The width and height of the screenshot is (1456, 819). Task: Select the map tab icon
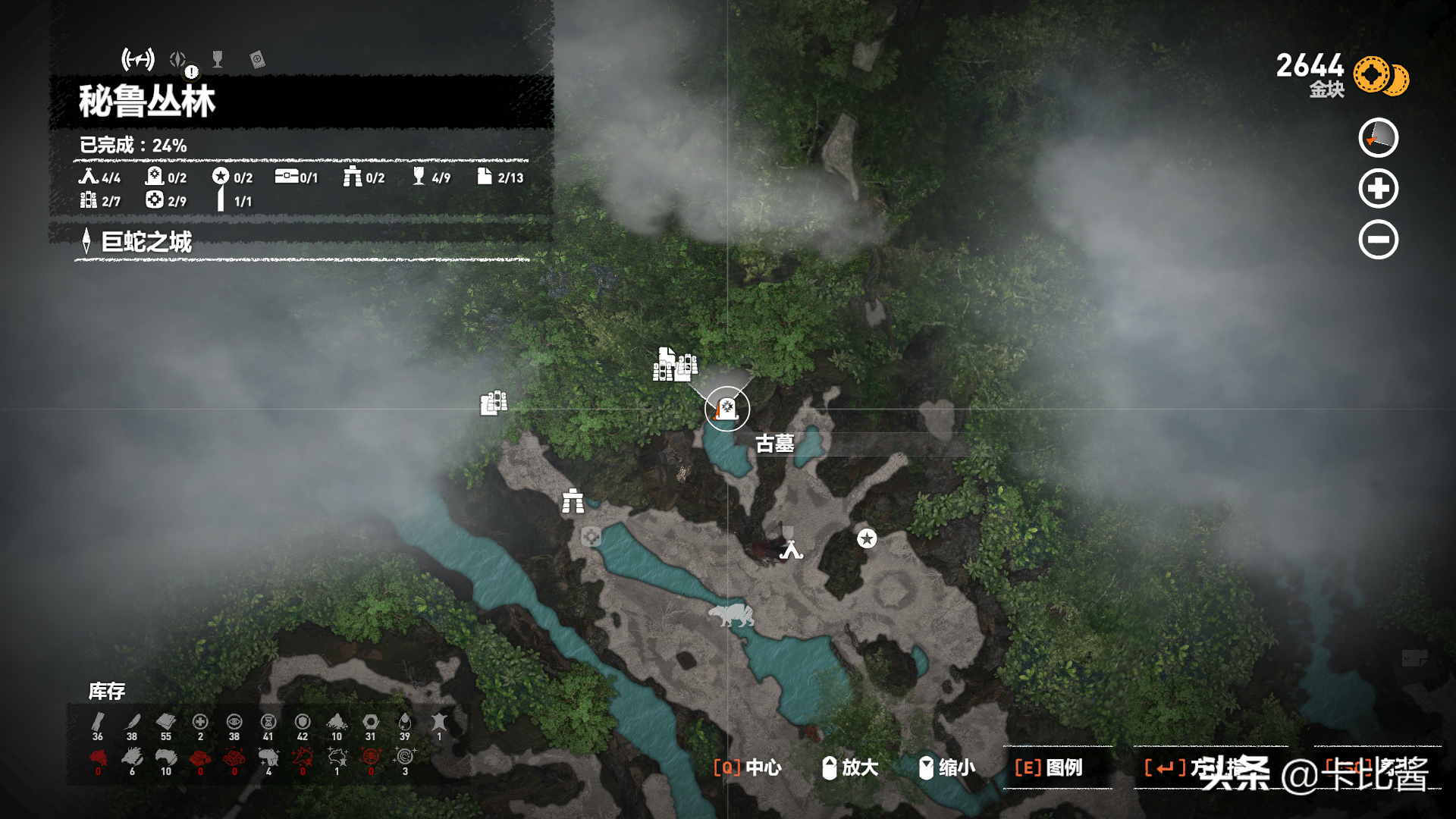pyautogui.click(x=138, y=59)
